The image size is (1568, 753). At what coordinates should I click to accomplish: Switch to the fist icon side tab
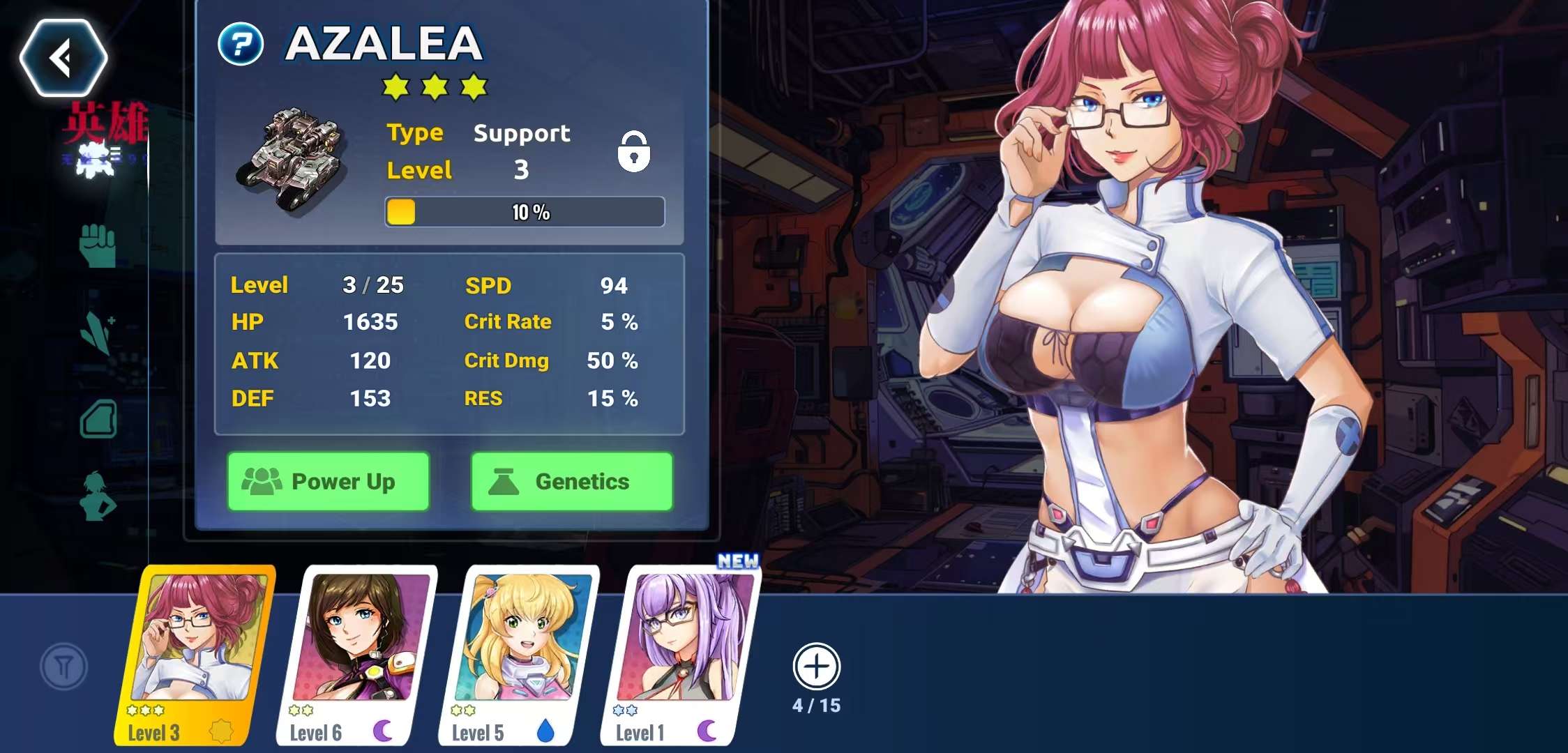point(98,245)
